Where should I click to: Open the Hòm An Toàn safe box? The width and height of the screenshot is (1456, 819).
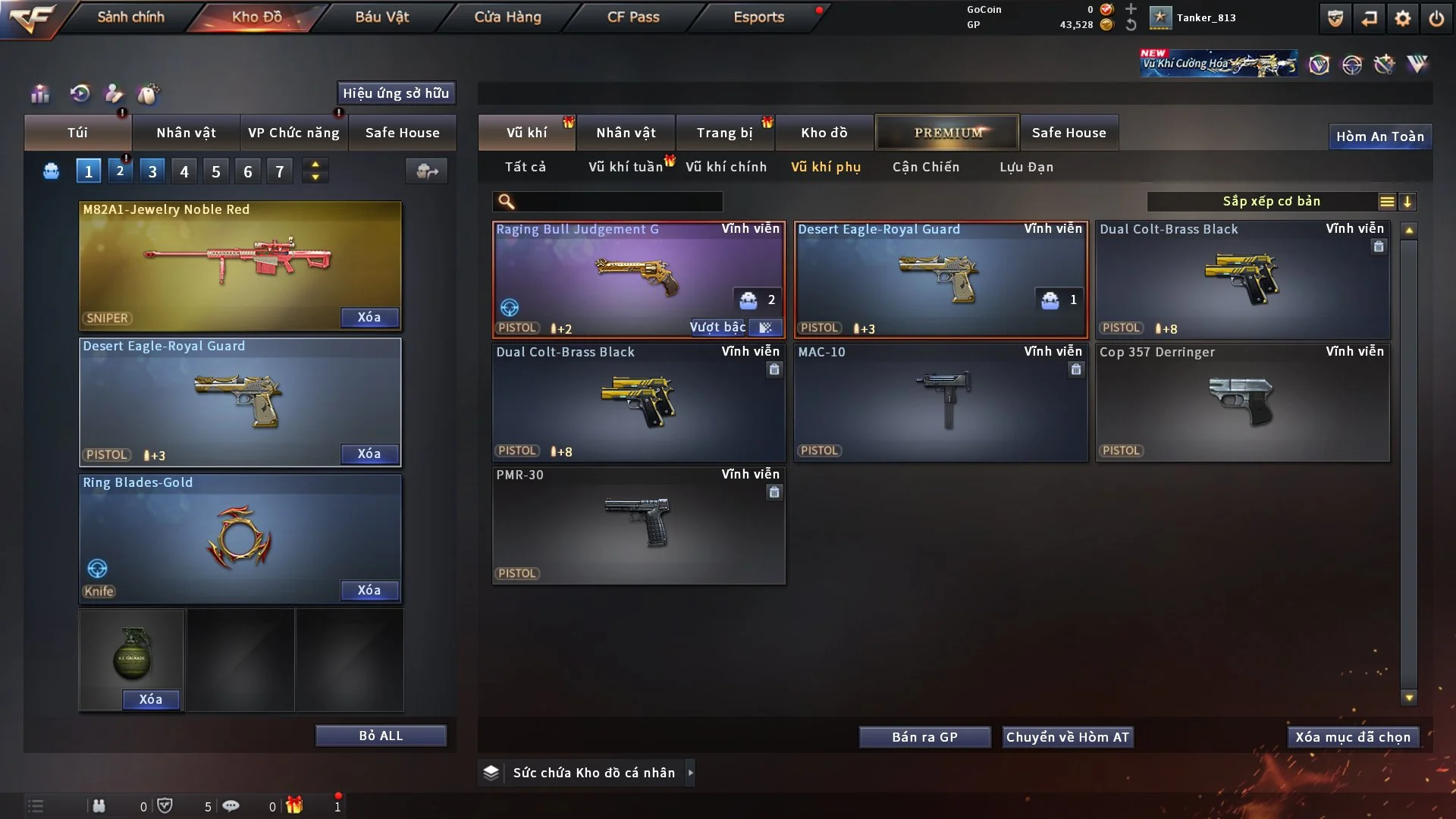click(x=1379, y=136)
